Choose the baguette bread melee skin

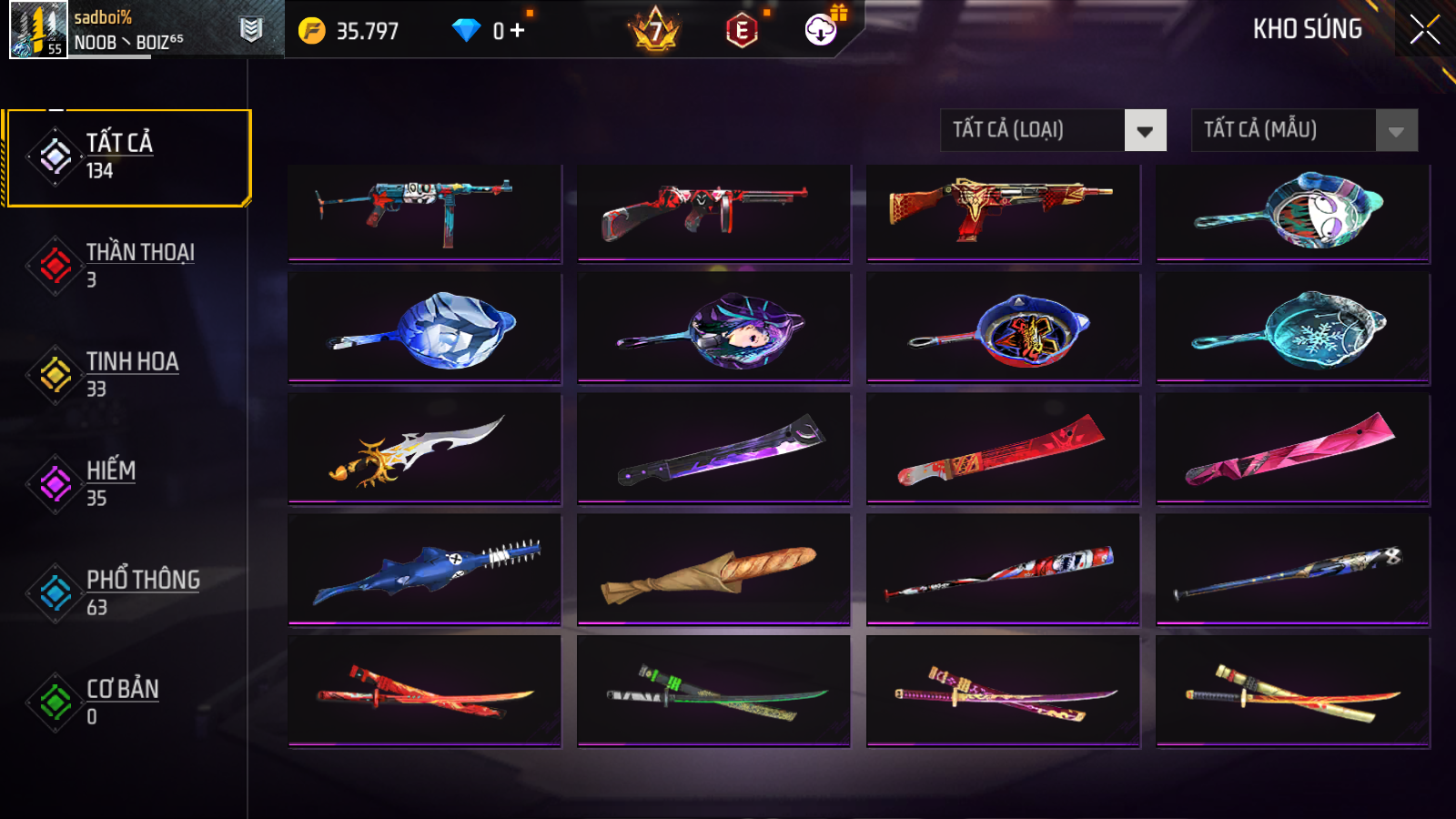click(713, 570)
